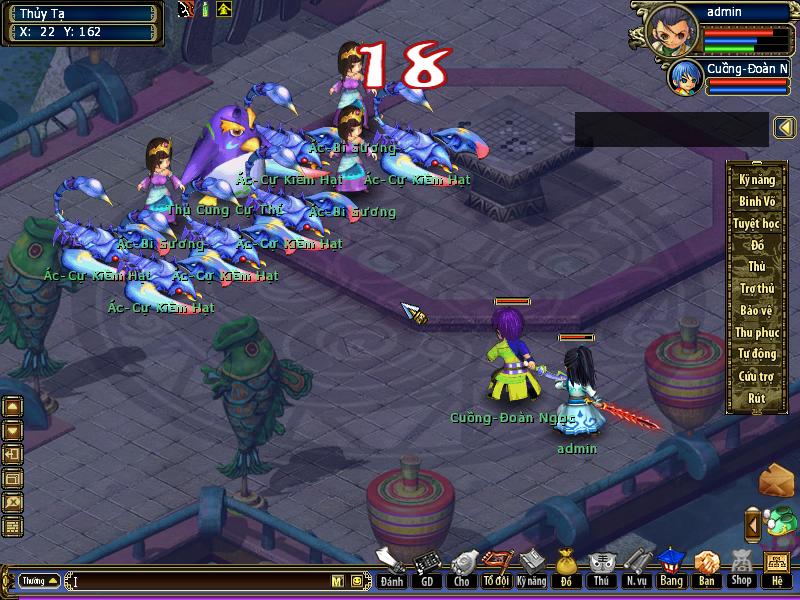Open the Shop
Screen dimensions: 800x600
coord(740,567)
